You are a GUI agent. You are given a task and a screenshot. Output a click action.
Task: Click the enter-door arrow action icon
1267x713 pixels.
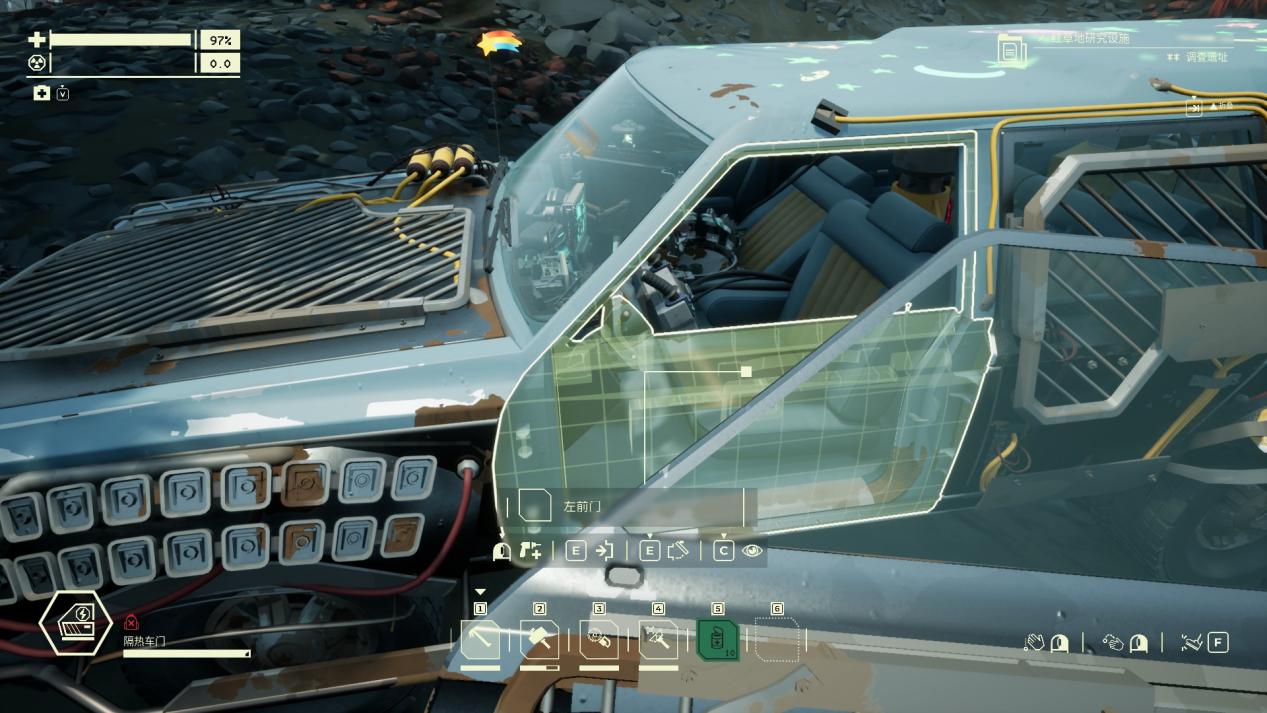pyautogui.click(x=604, y=551)
